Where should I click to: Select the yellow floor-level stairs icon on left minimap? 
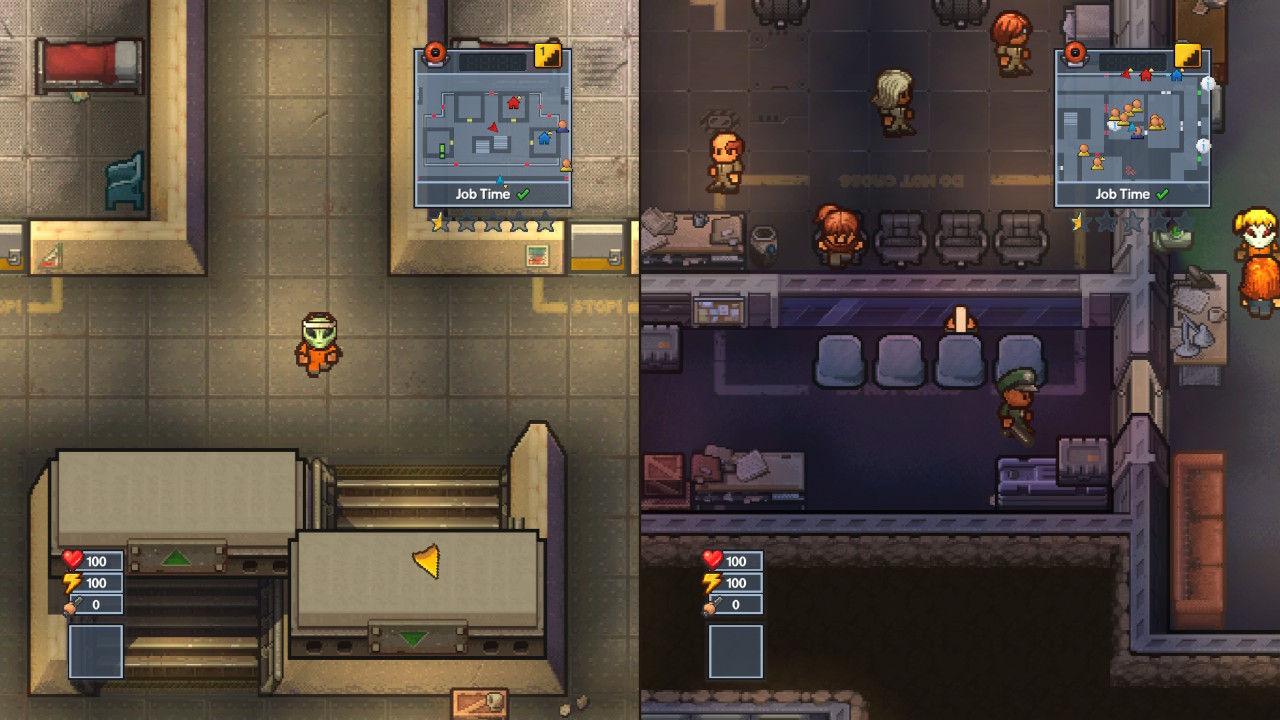(548, 57)
